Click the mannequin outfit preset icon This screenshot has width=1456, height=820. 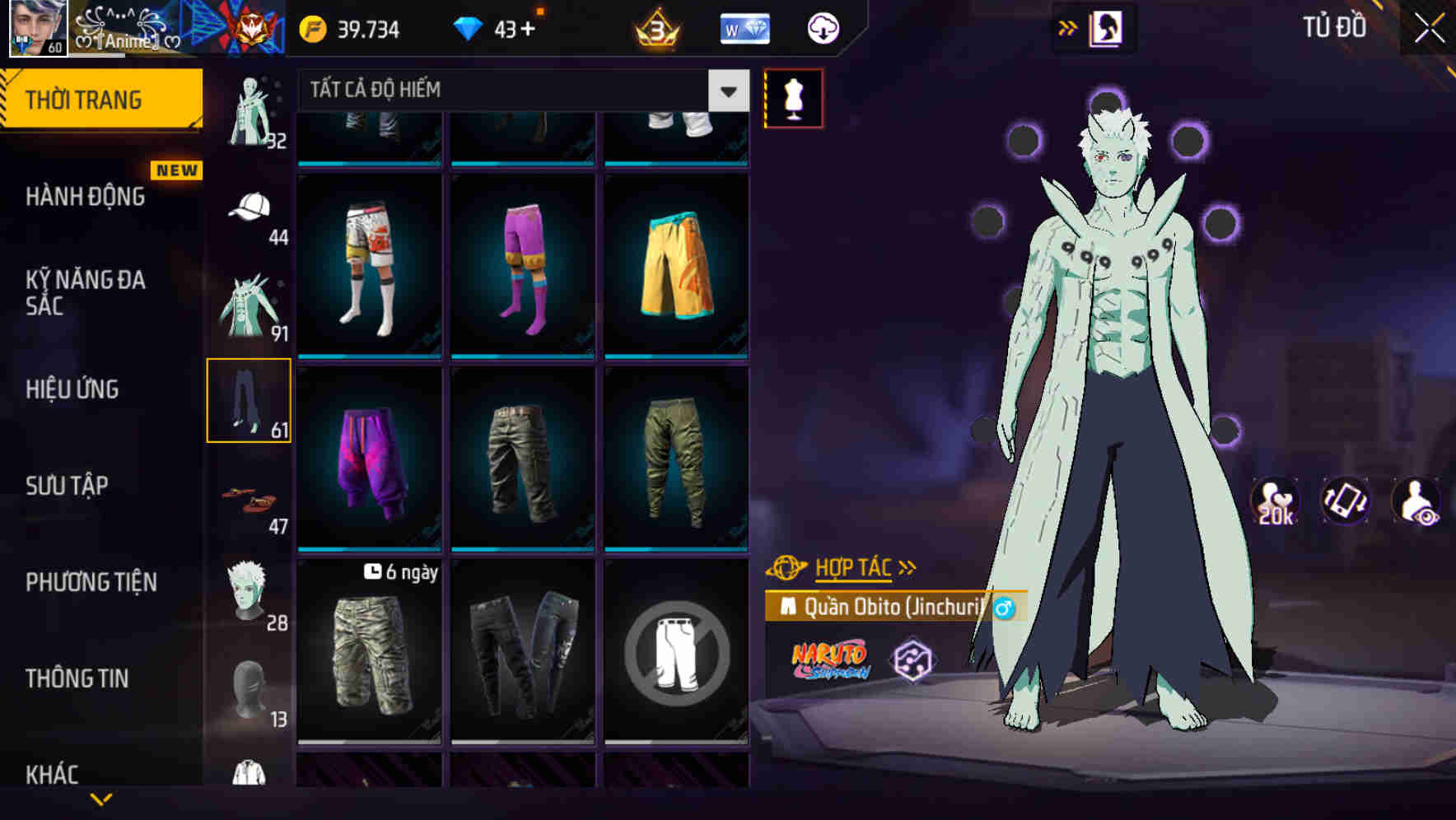click(x=793, y=97)
